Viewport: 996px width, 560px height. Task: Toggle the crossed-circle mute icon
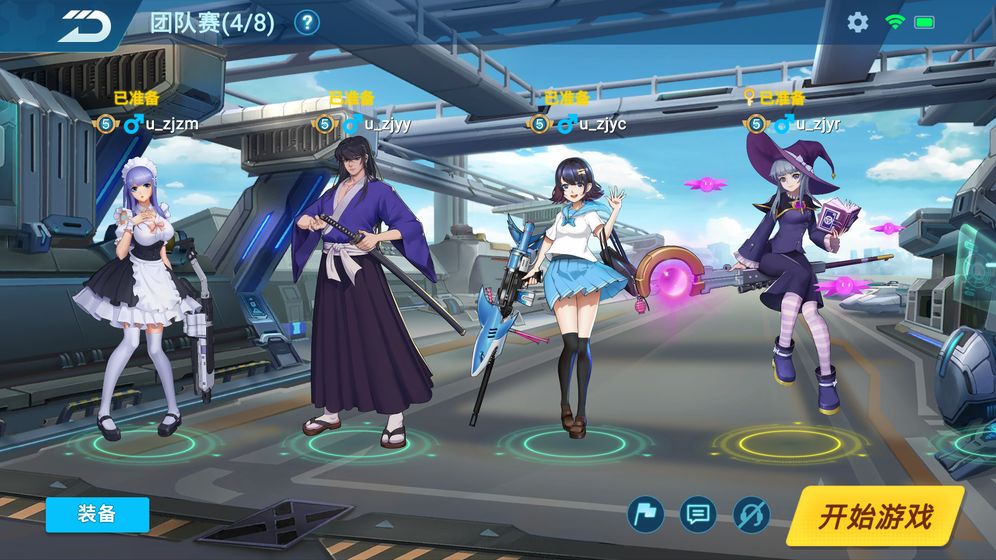[x=751, y=515]
